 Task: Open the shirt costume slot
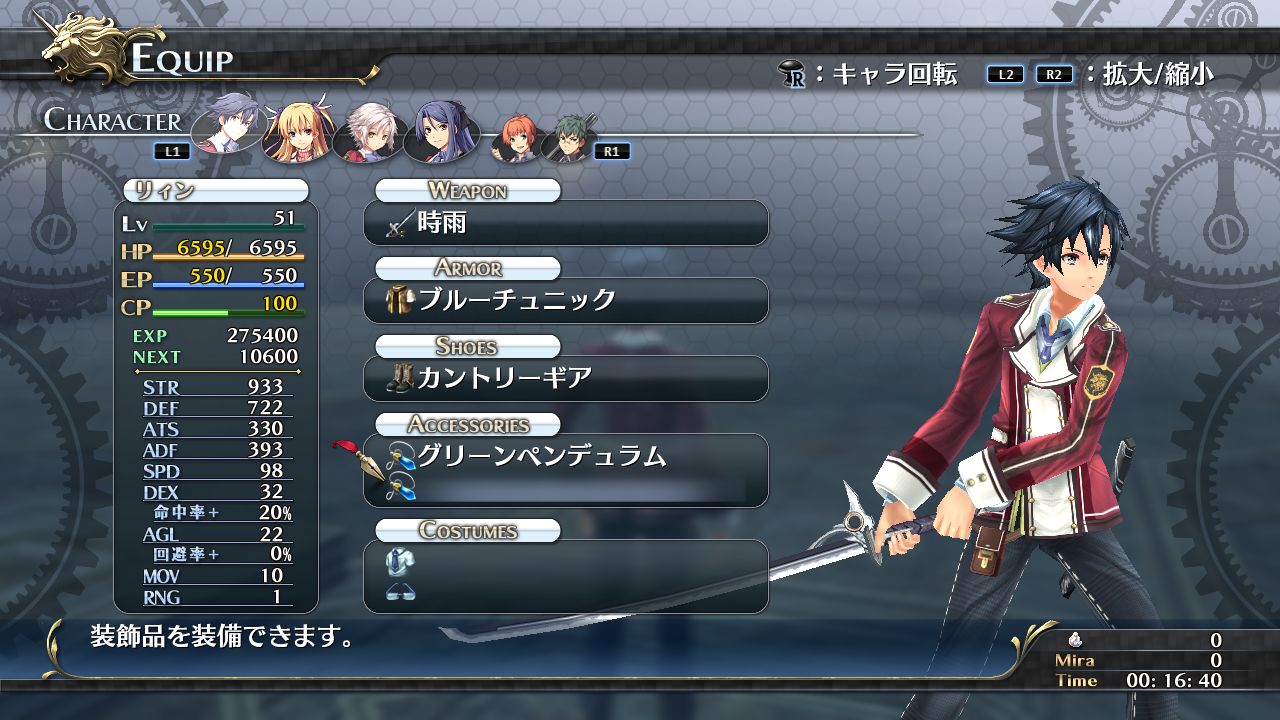[x=566, y=562]
